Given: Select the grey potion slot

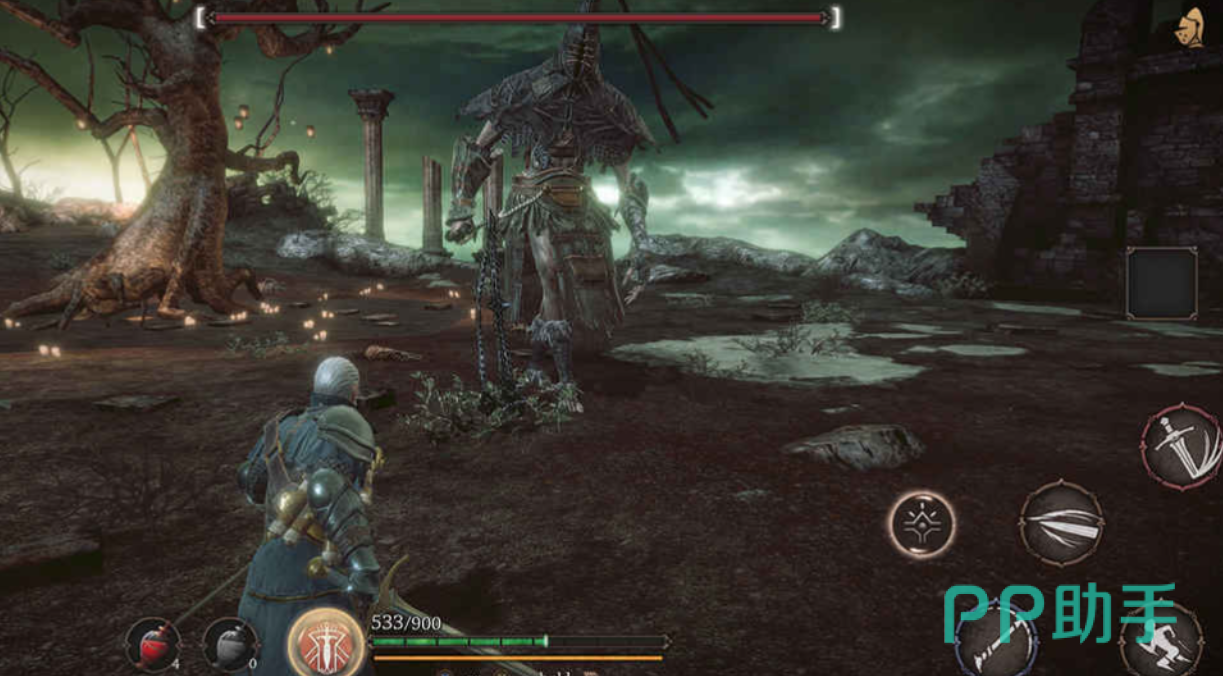Looking at the screenshot, I should pos(230,644).
